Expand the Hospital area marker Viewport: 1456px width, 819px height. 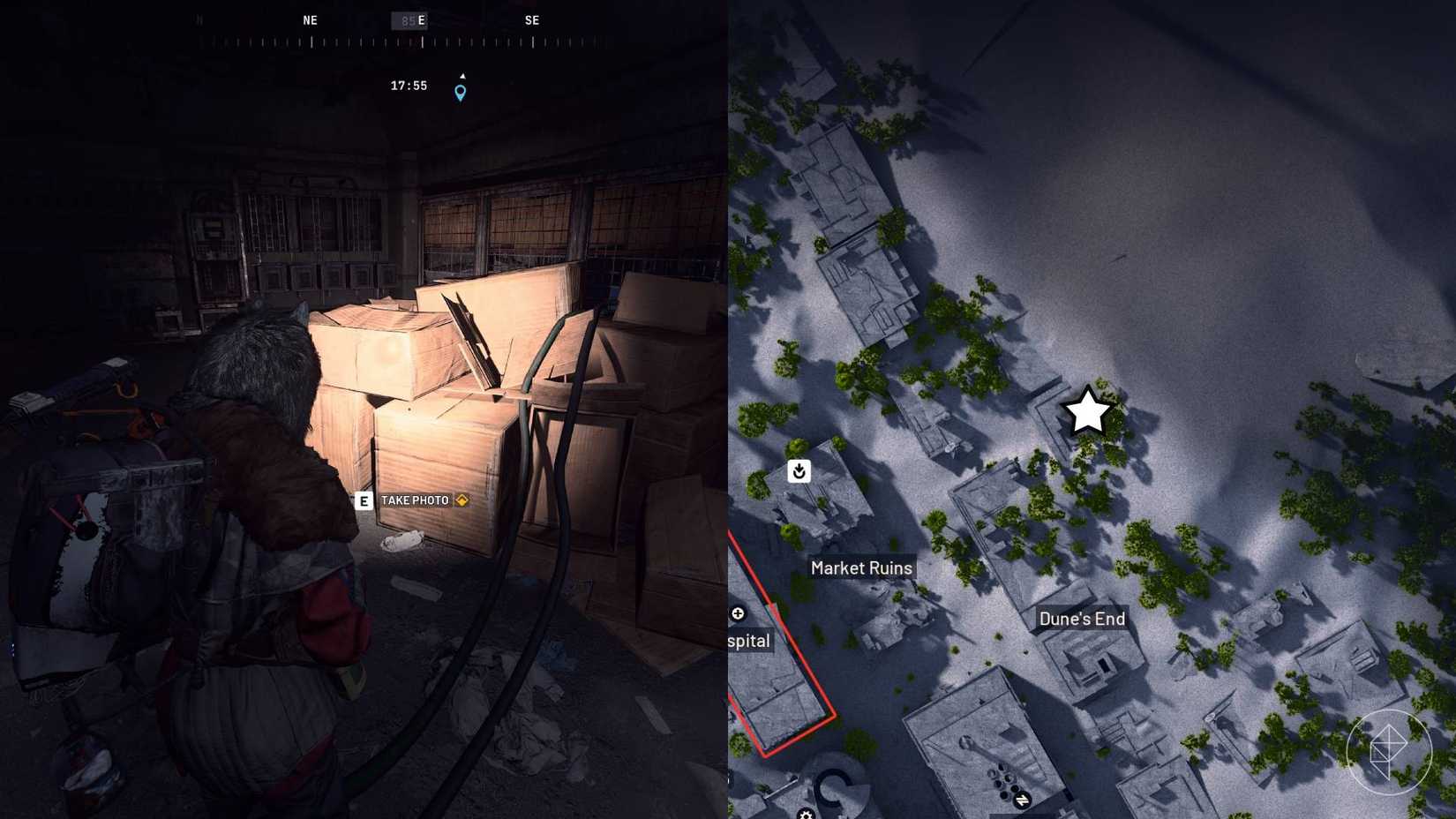(747, 641)
